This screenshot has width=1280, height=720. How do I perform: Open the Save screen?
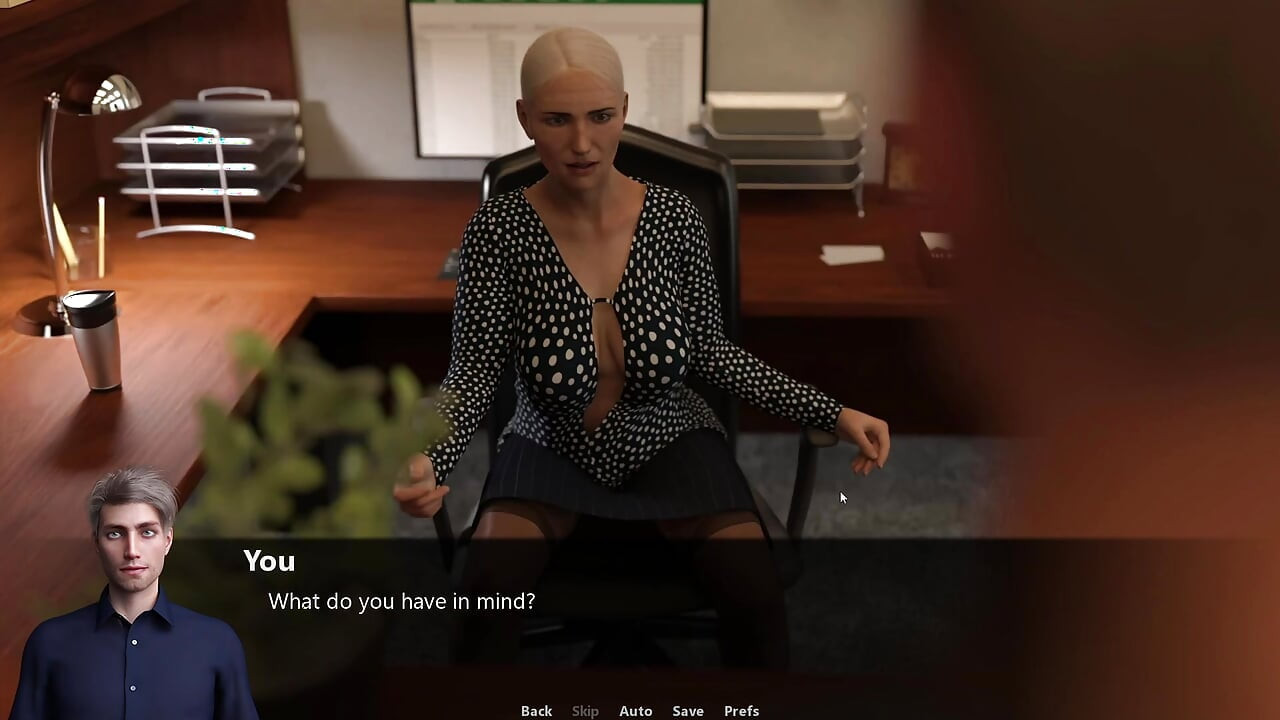click(x=688, y=710)
